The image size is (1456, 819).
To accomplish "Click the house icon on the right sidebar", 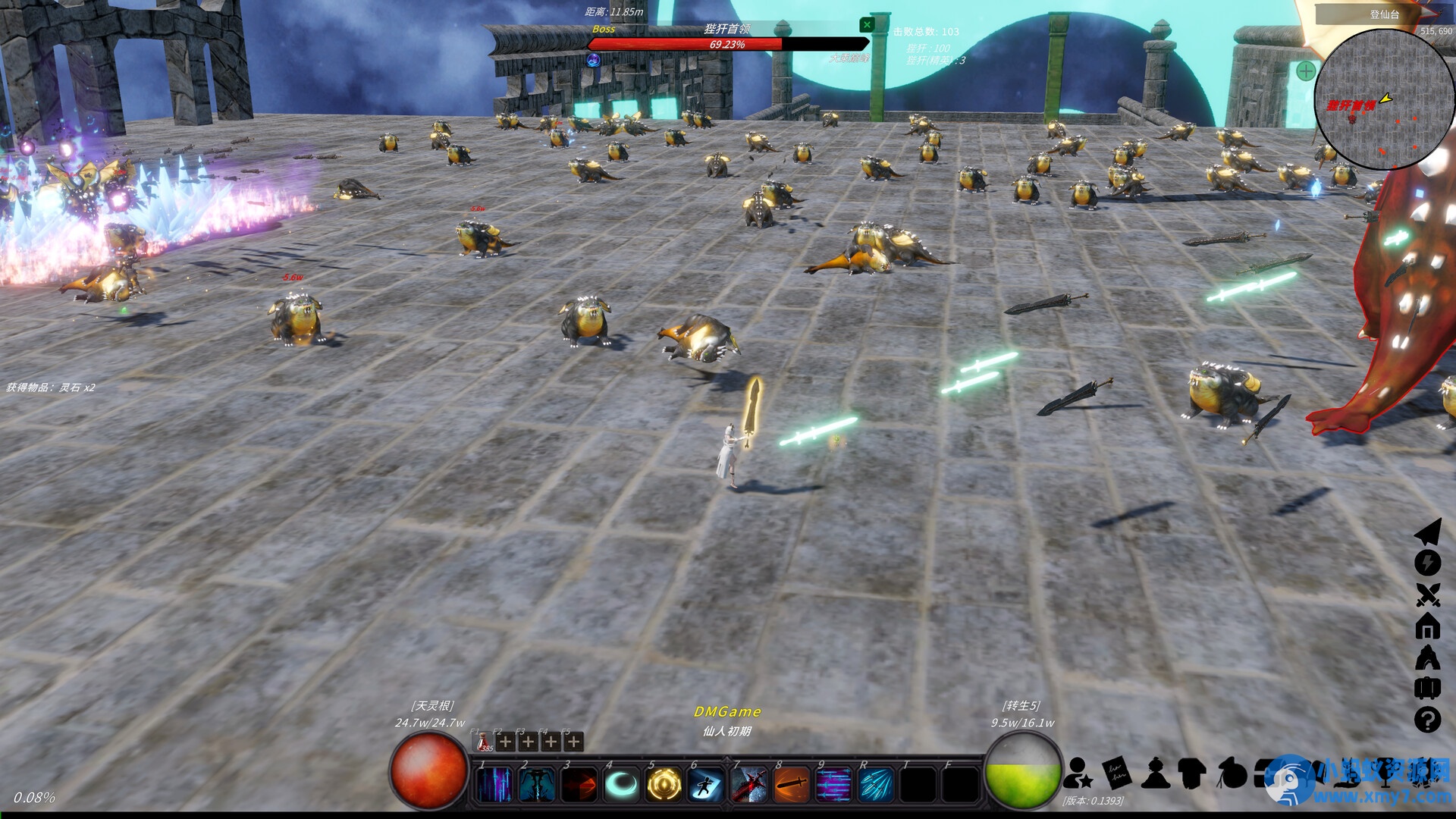I will (x=1428, y=626).
